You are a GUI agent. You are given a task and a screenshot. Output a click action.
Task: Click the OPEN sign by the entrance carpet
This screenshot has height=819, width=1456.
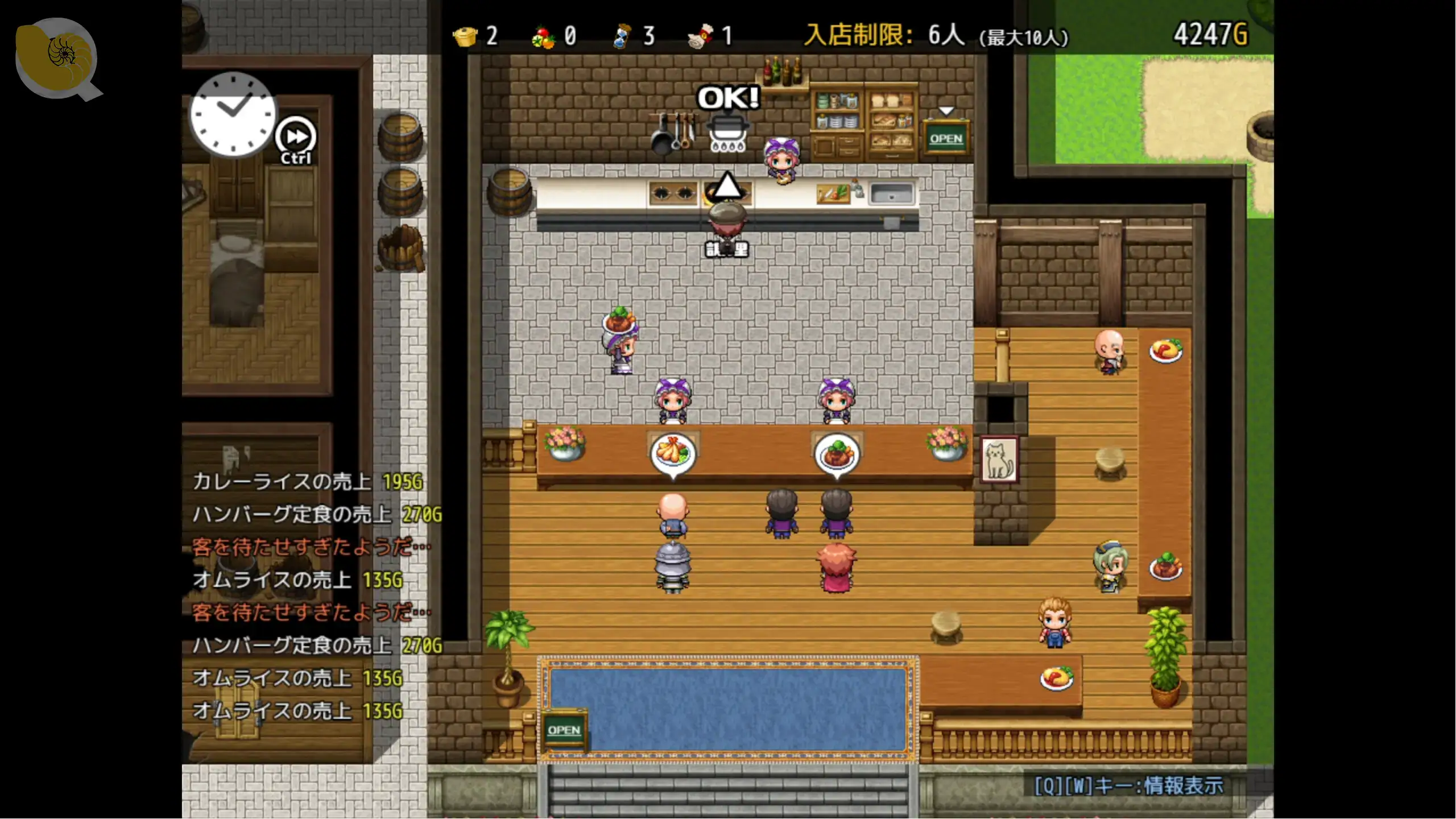[x=564, y=730]
